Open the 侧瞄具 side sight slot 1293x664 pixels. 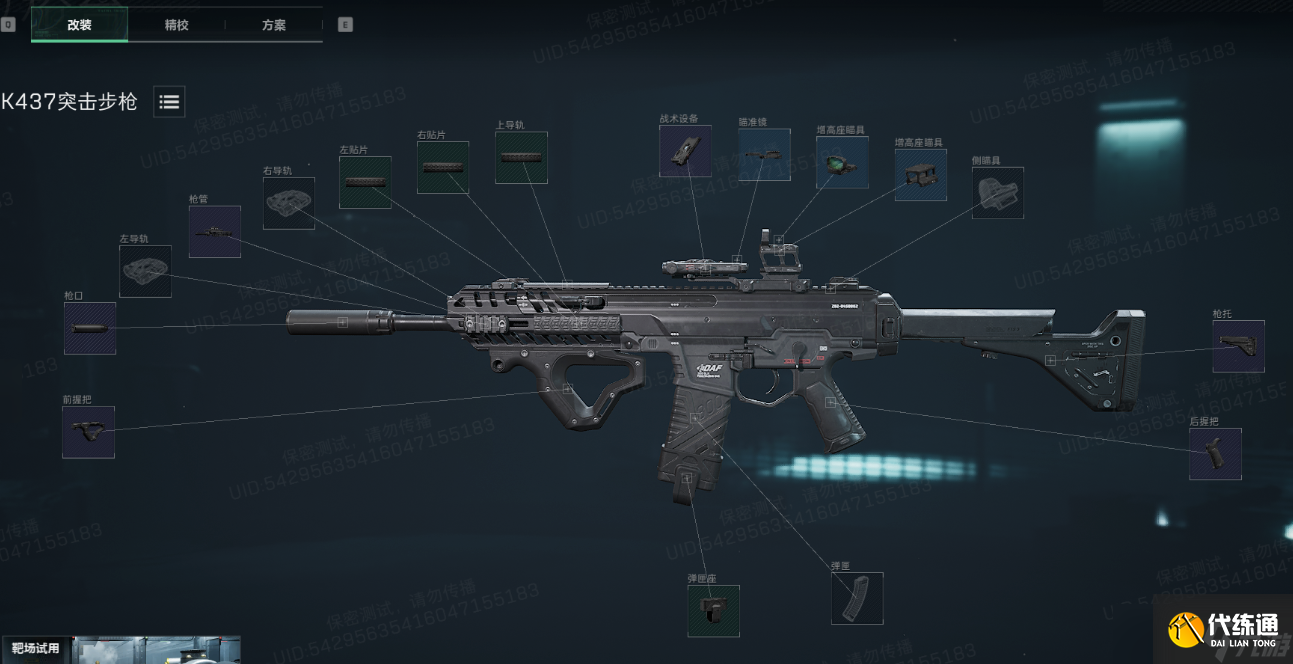pos(998,193)
